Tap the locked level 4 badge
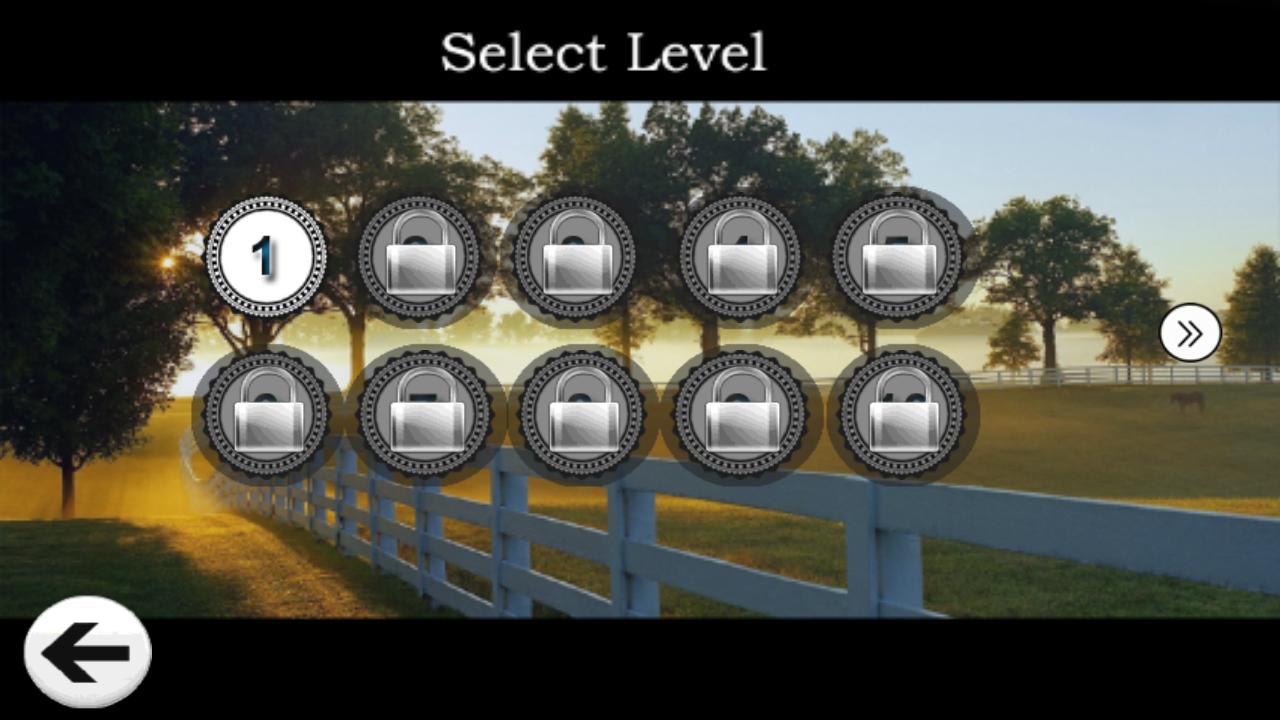 [740, 257]
